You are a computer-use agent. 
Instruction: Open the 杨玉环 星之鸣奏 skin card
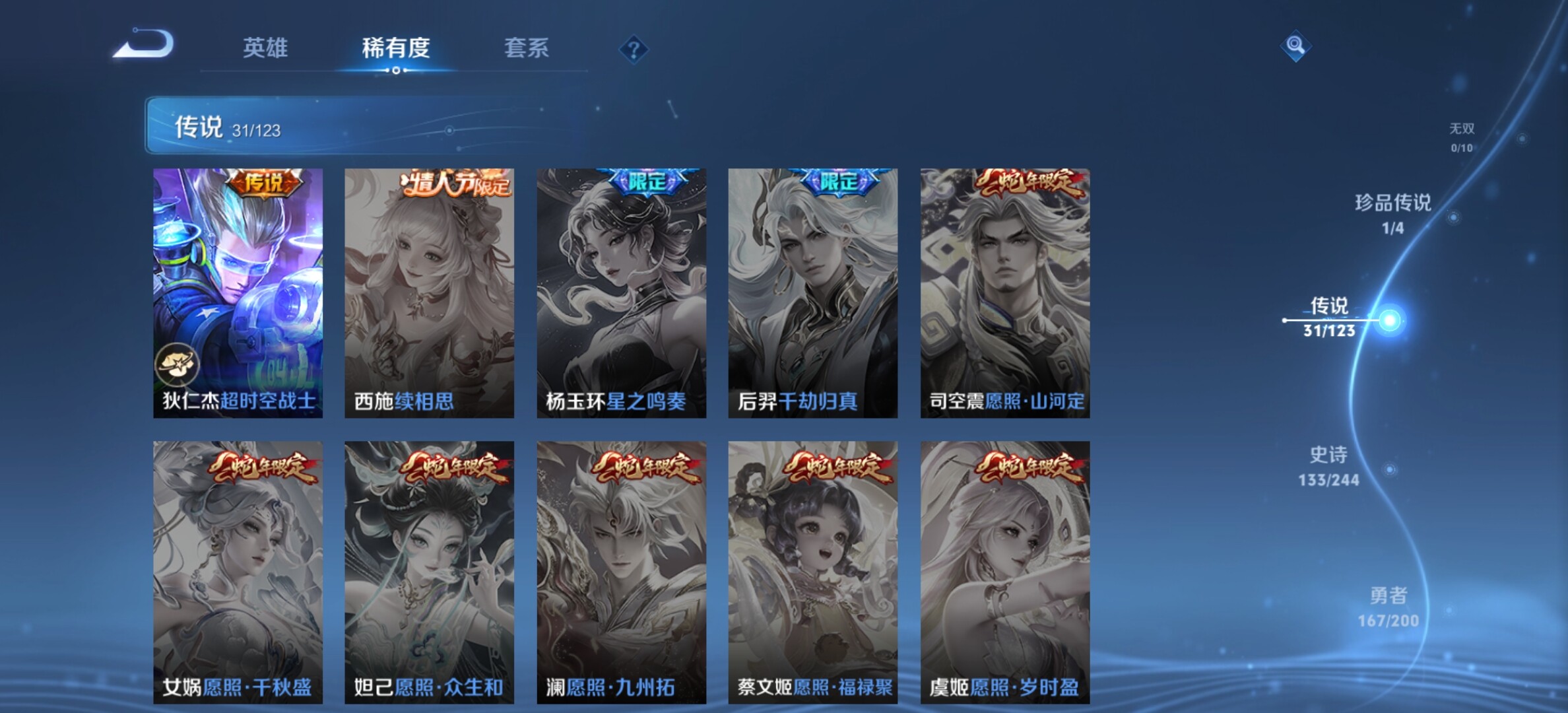click(621, 292)
